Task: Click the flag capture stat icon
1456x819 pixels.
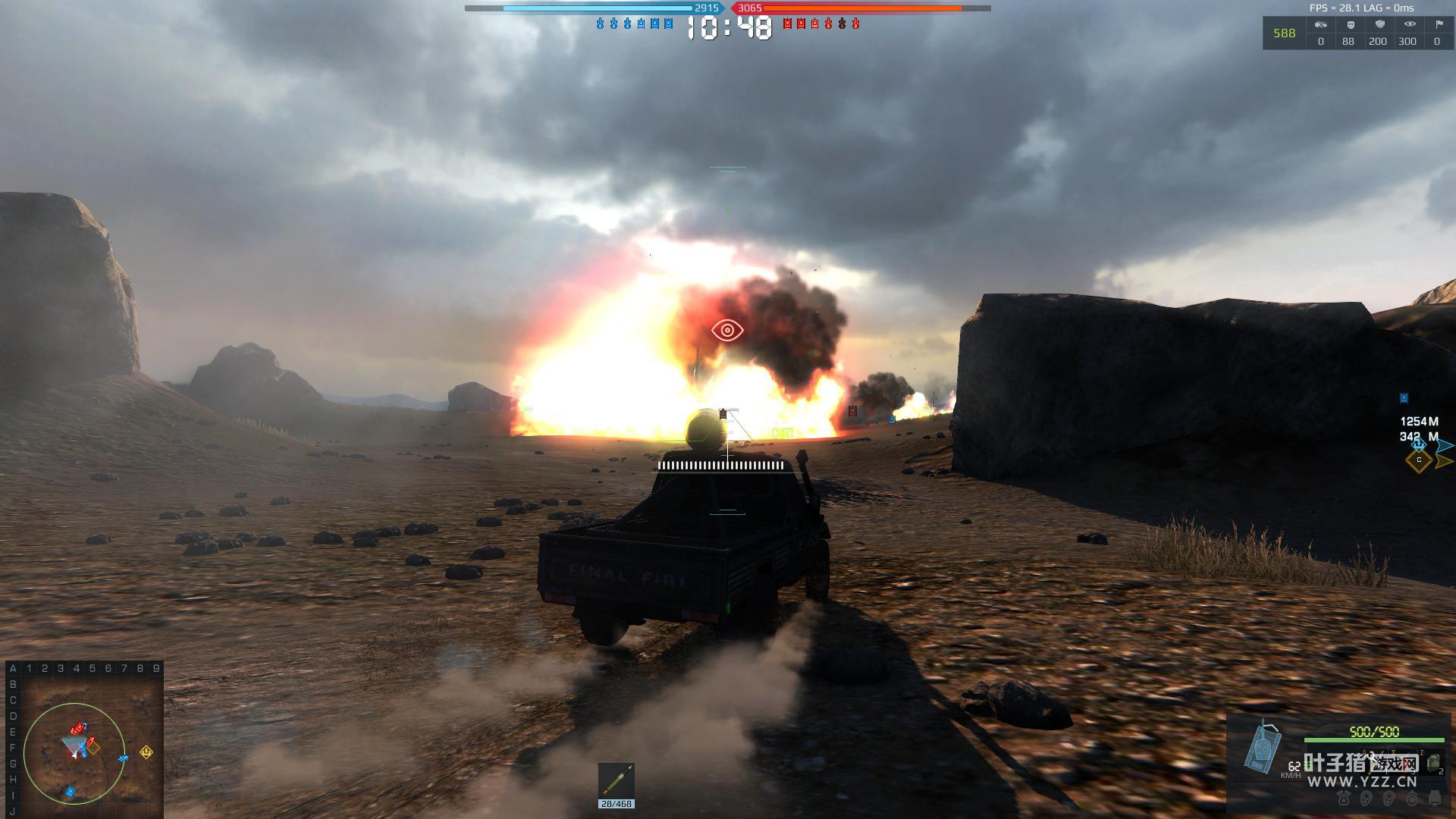Action: 1438,25
